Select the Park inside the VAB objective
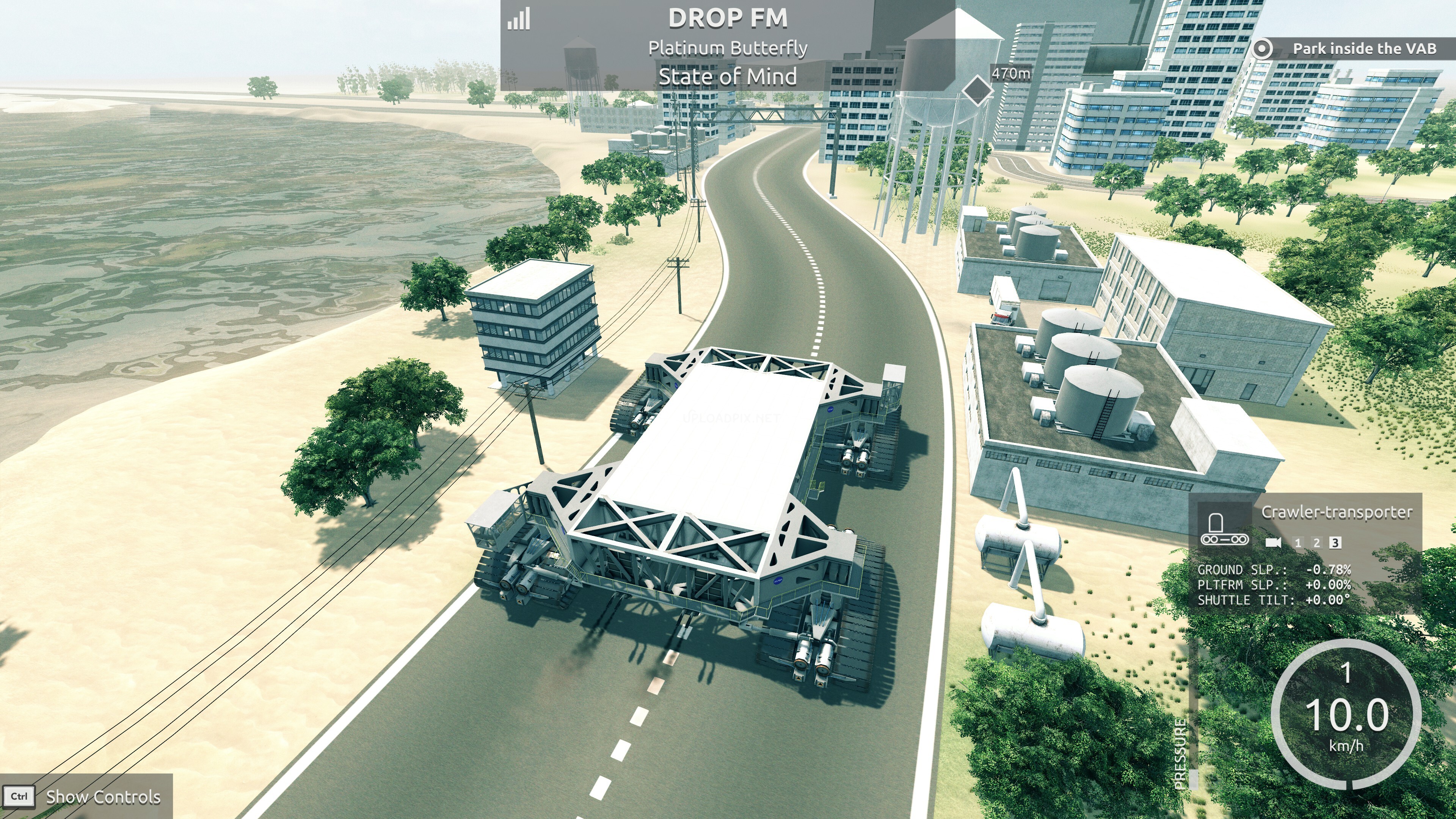Image resolution: width=1456 pixels, height=819 pixels. (1363, 49)
